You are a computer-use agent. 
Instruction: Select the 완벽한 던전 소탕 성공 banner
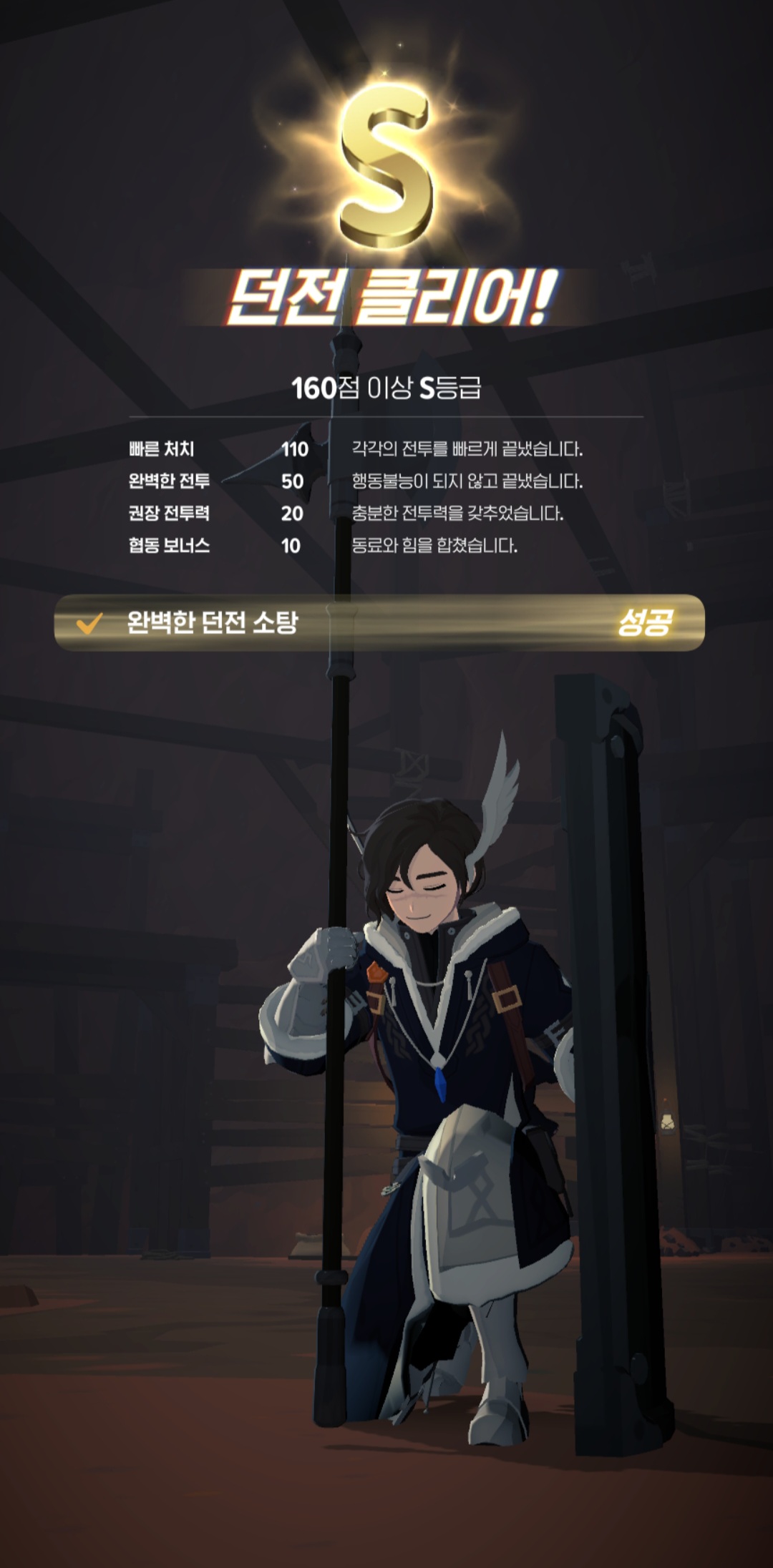point(379,623)
